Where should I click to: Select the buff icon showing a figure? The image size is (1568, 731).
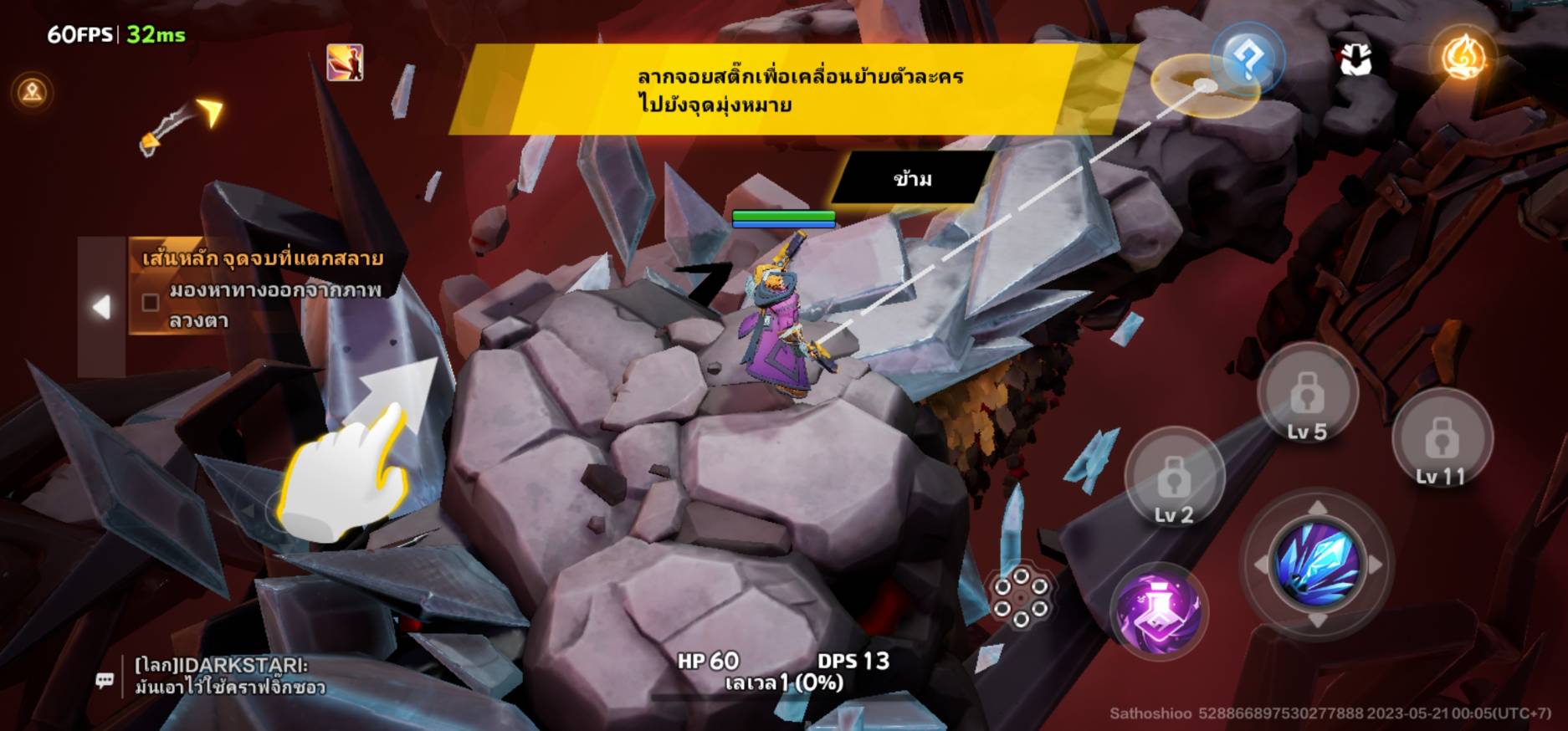[x=345, y=63]
